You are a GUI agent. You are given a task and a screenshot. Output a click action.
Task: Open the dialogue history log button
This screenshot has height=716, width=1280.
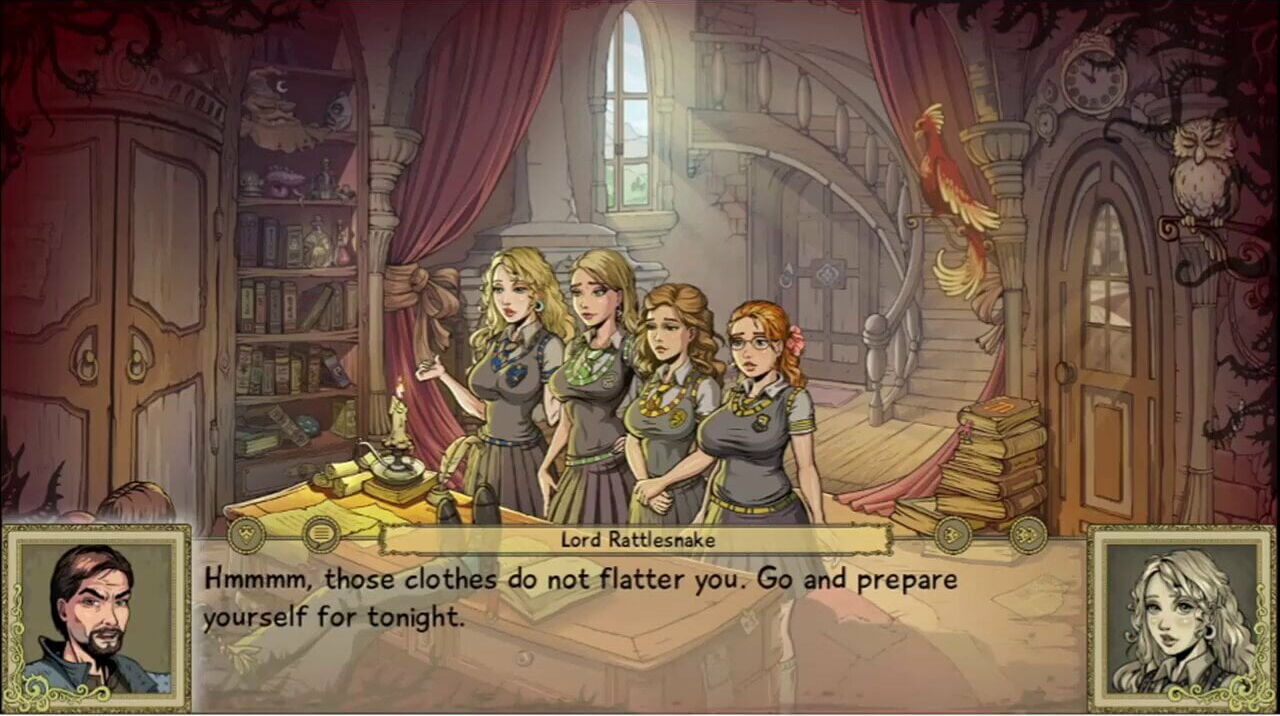pos(321,535)
